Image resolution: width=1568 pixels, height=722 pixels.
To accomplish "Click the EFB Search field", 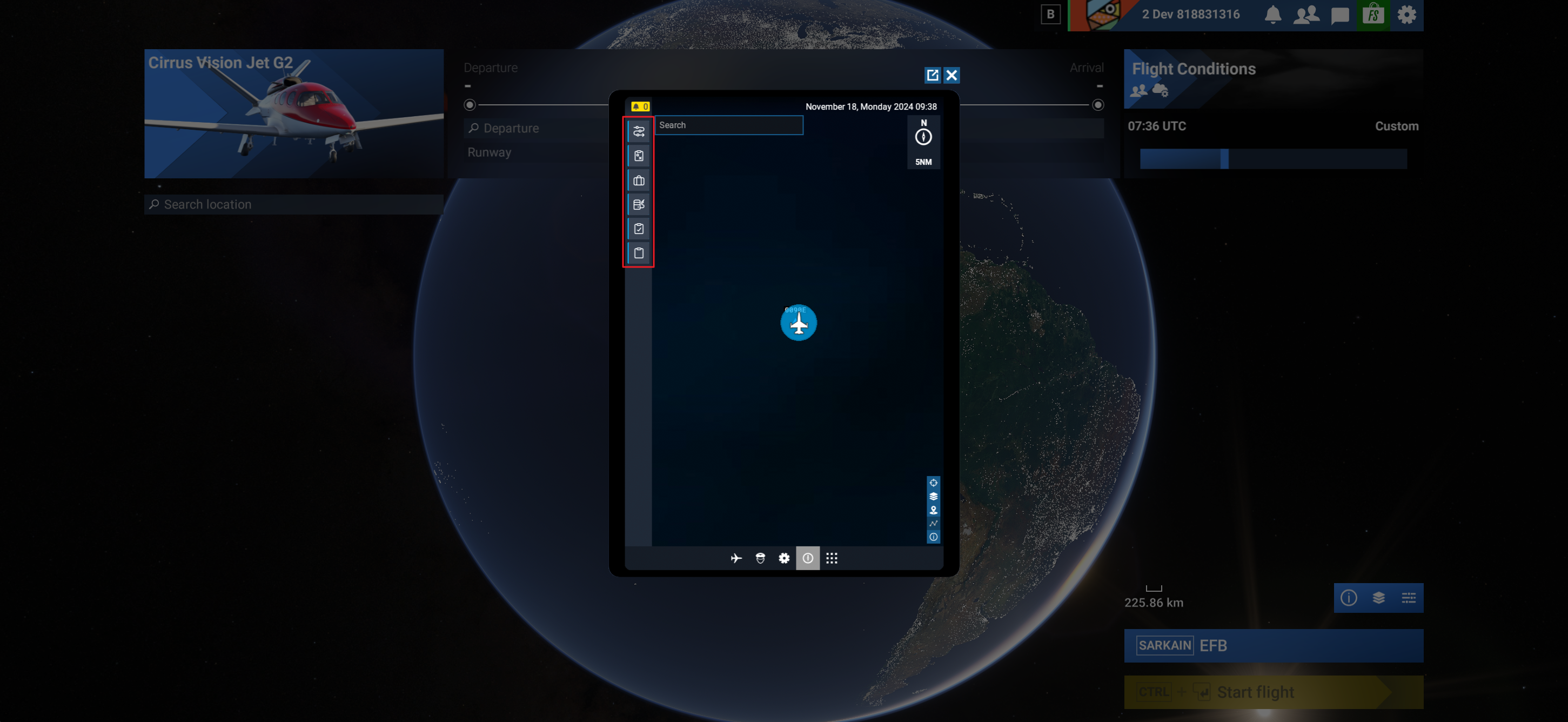I will tap(728, 125).
